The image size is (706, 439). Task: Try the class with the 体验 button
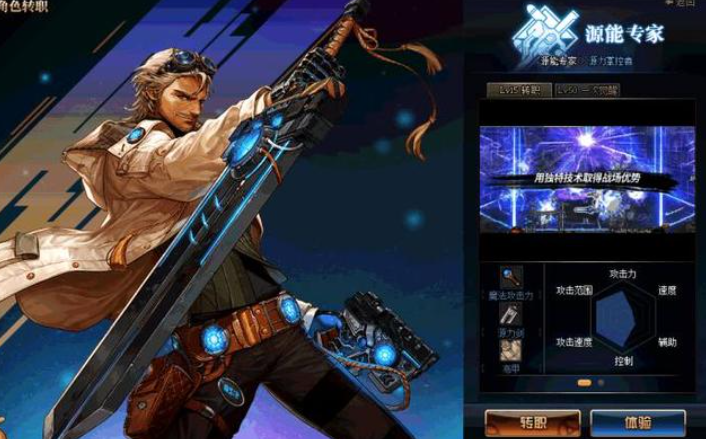tap(637, 422)
